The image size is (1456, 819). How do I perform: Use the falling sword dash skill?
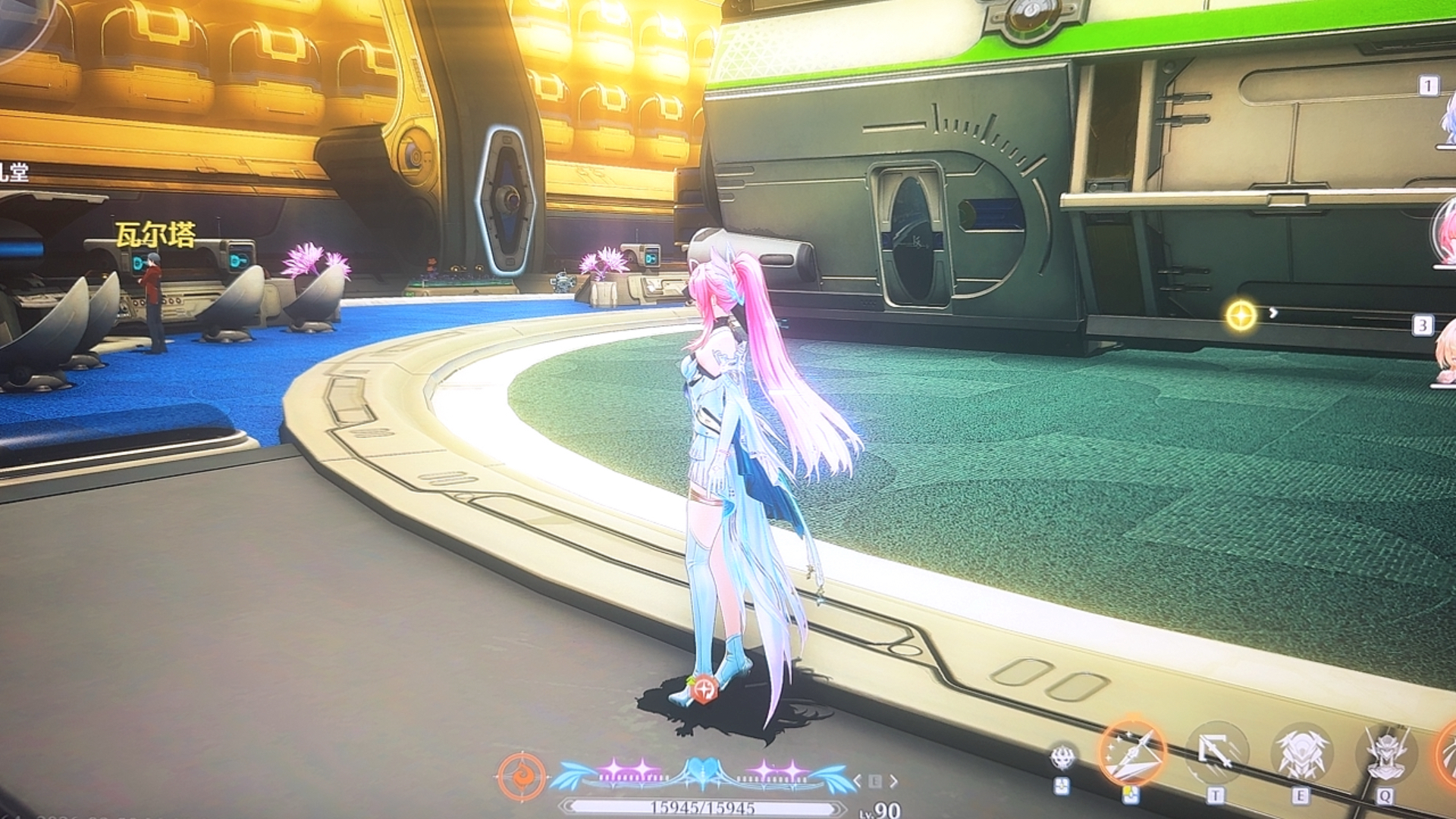point(1216,752)
